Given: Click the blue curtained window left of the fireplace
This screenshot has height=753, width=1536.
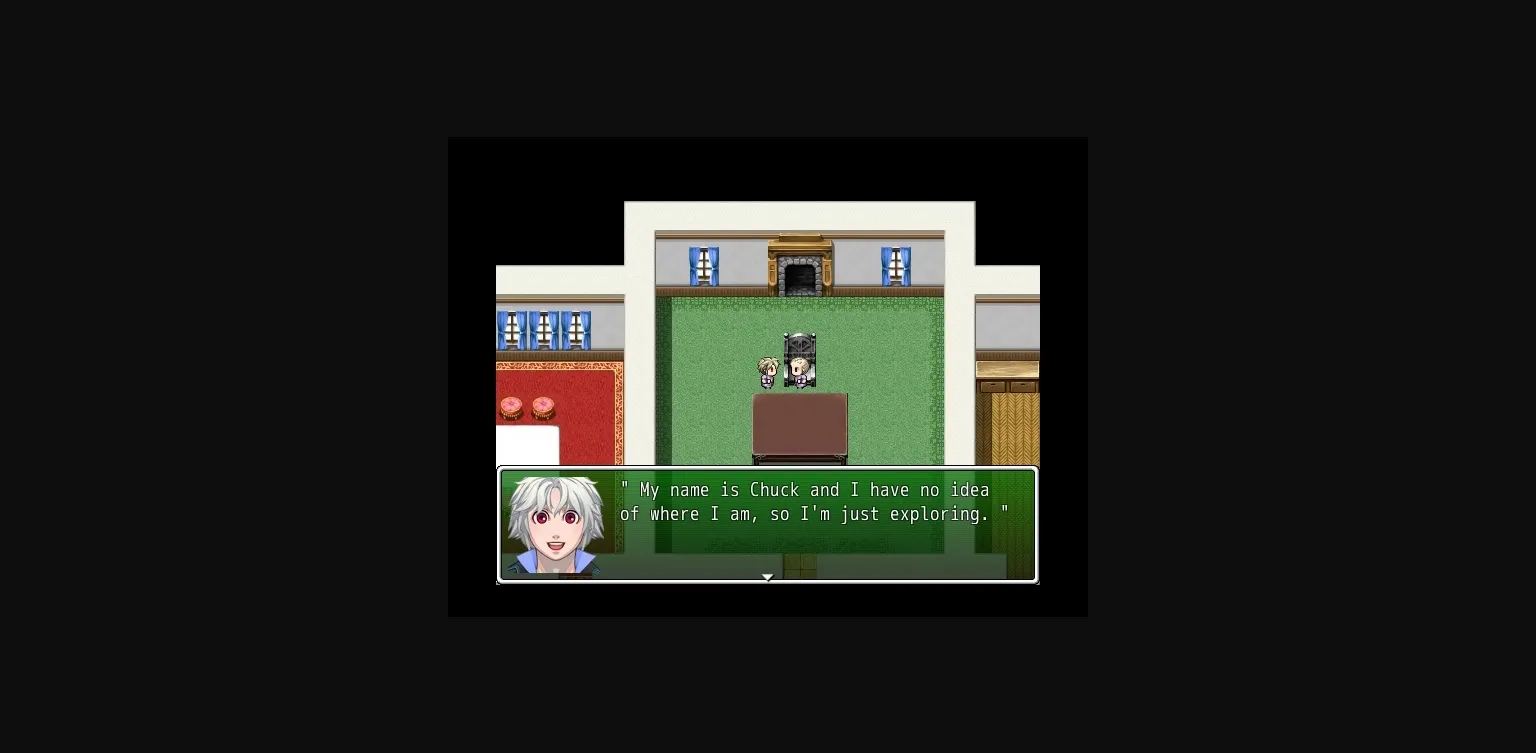Looking at the screenshot, I should [704, 263].
